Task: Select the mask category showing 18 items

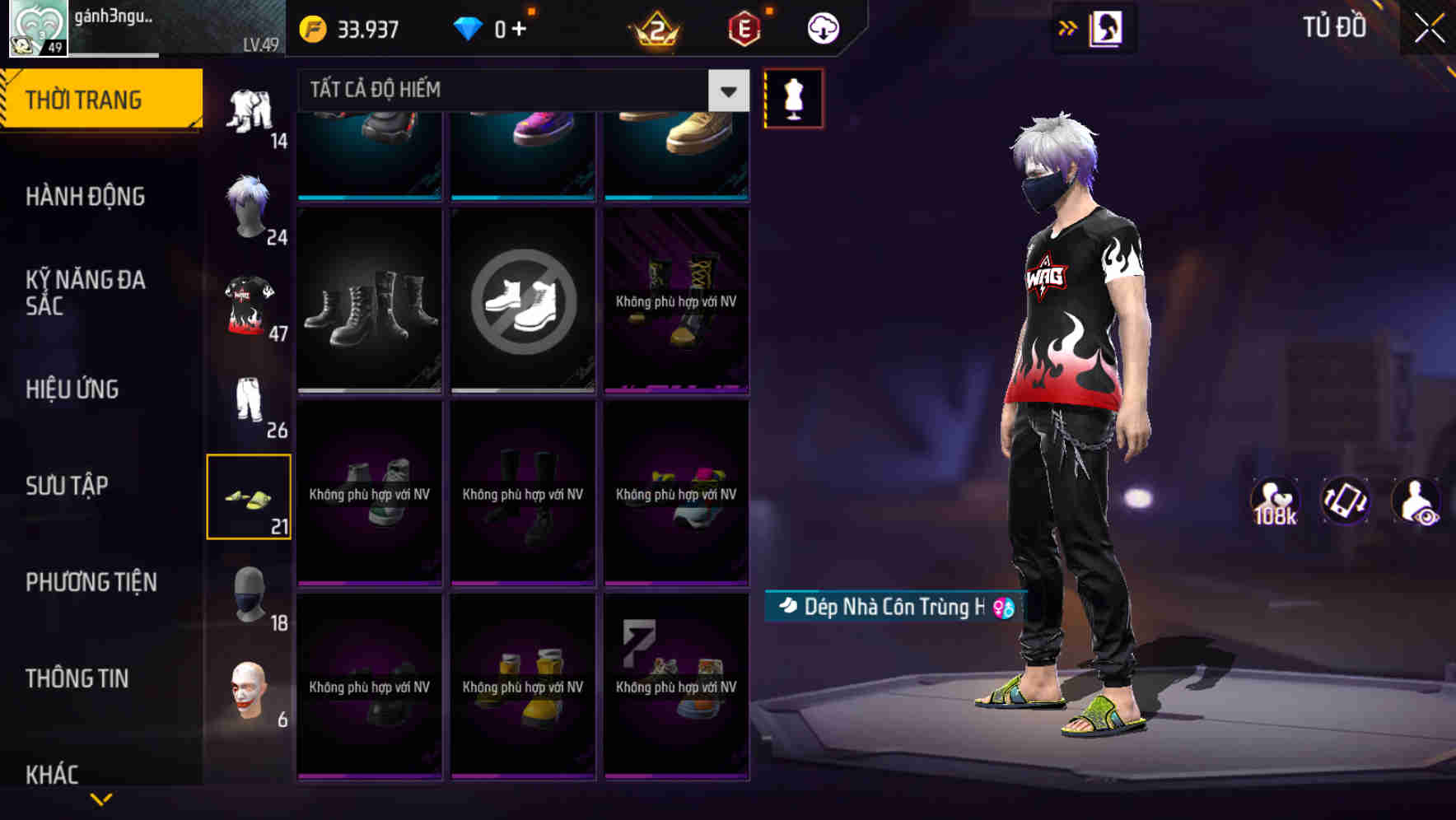Action: (250, 594)
